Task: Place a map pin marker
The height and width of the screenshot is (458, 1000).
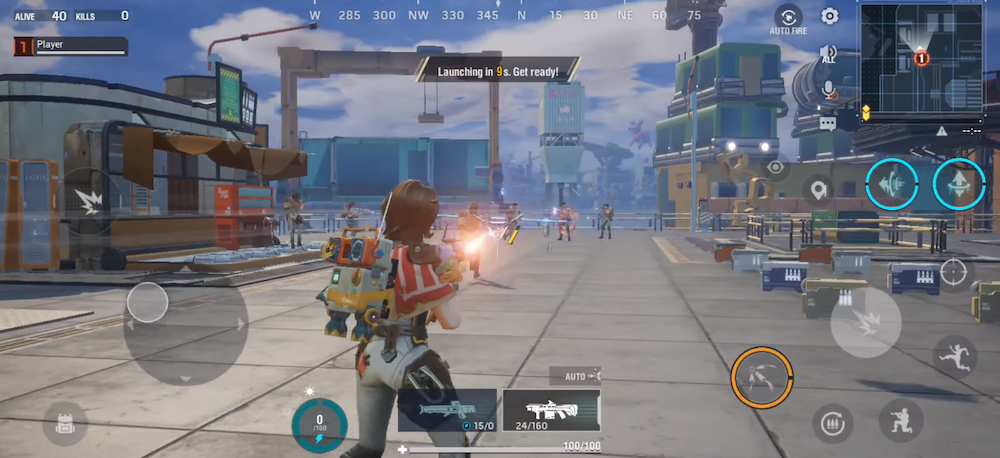Action: 819,189
